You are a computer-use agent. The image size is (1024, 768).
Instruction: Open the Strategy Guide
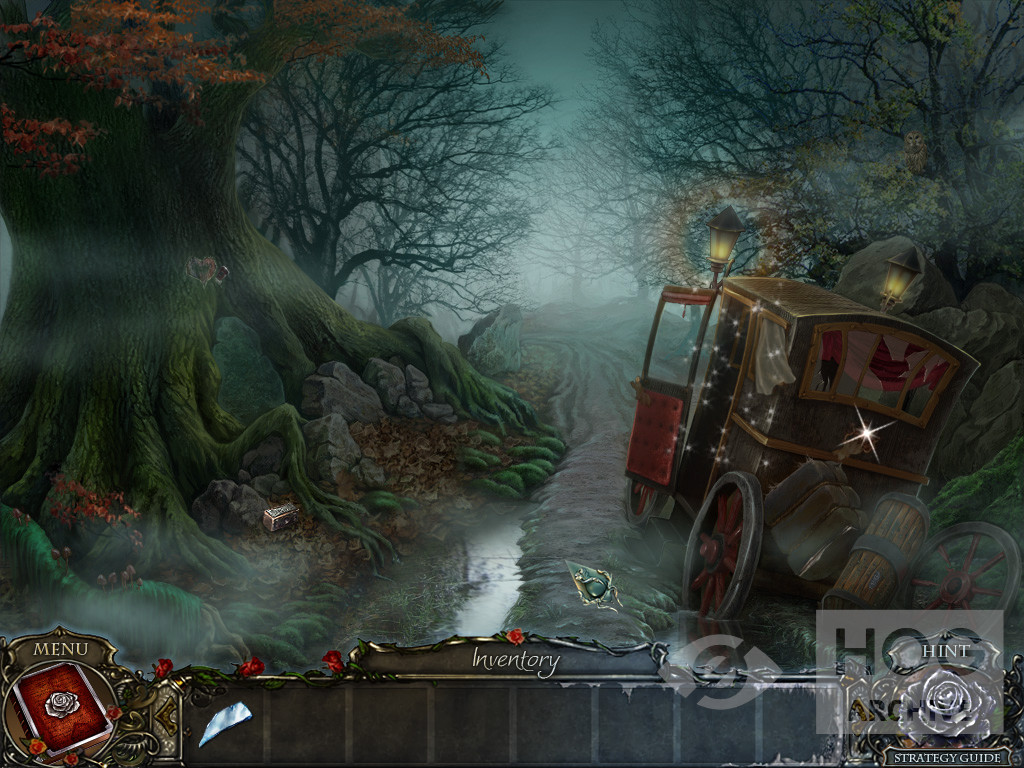[x=947, y=758]
